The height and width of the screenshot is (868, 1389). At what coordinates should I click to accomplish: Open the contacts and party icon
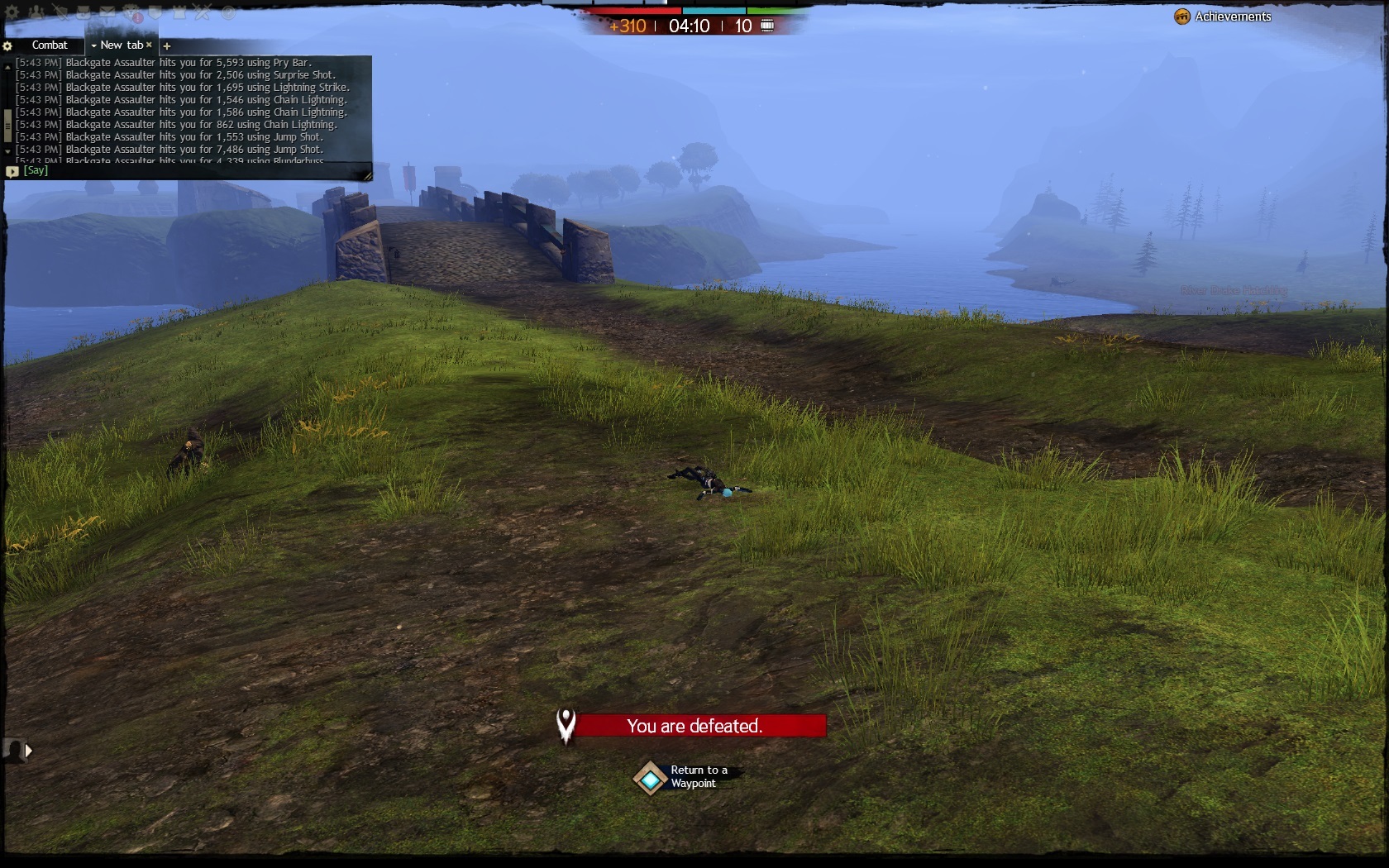click(x=37, y=12)
